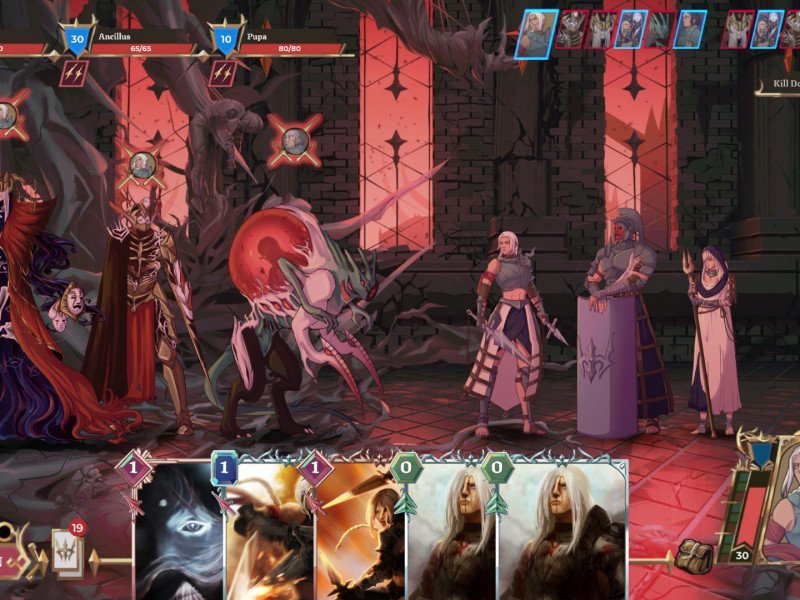Check the crossed-swords intent above Pupa

(x=294, y=140)
